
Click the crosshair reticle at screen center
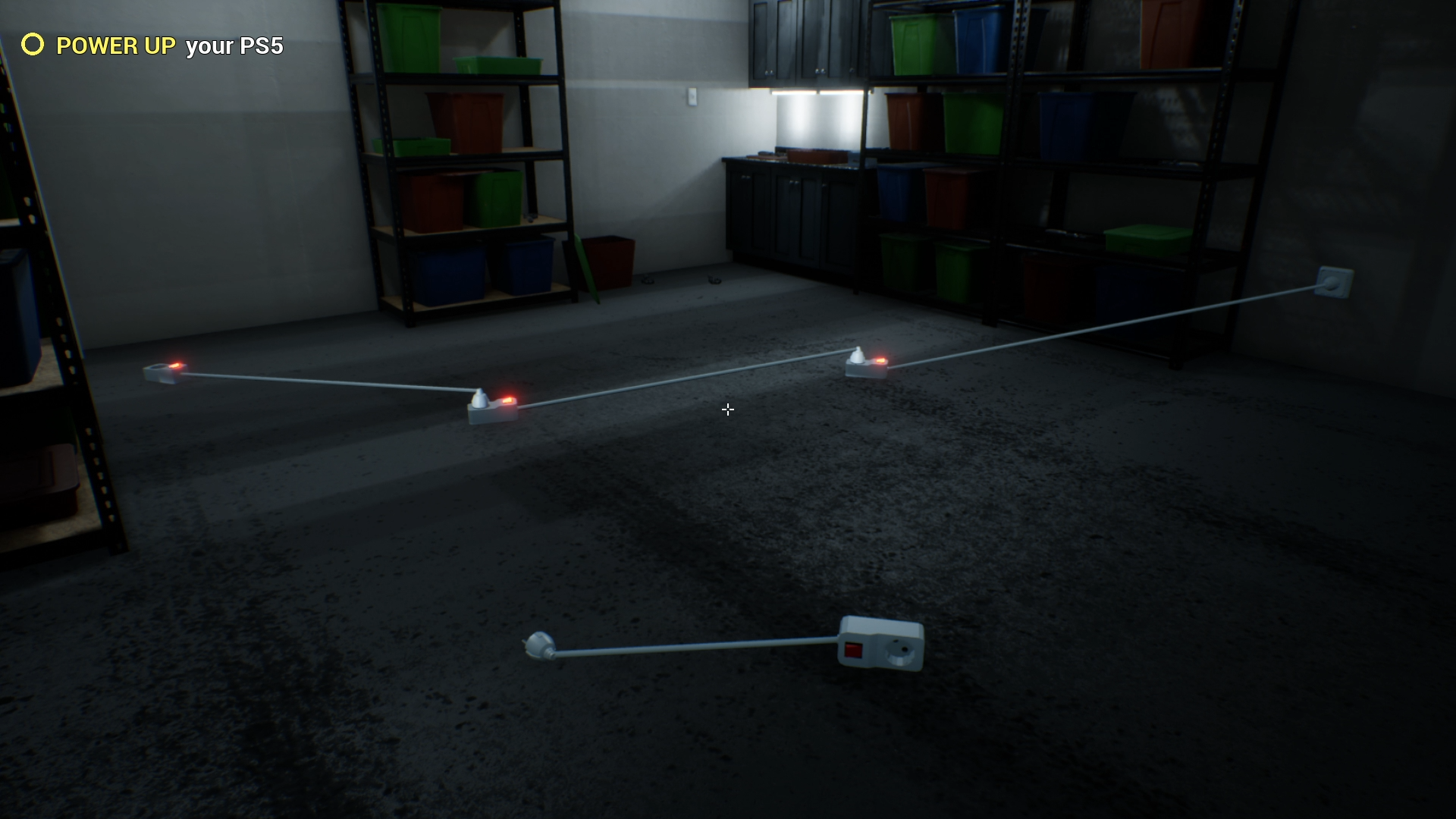coord(728,409)
